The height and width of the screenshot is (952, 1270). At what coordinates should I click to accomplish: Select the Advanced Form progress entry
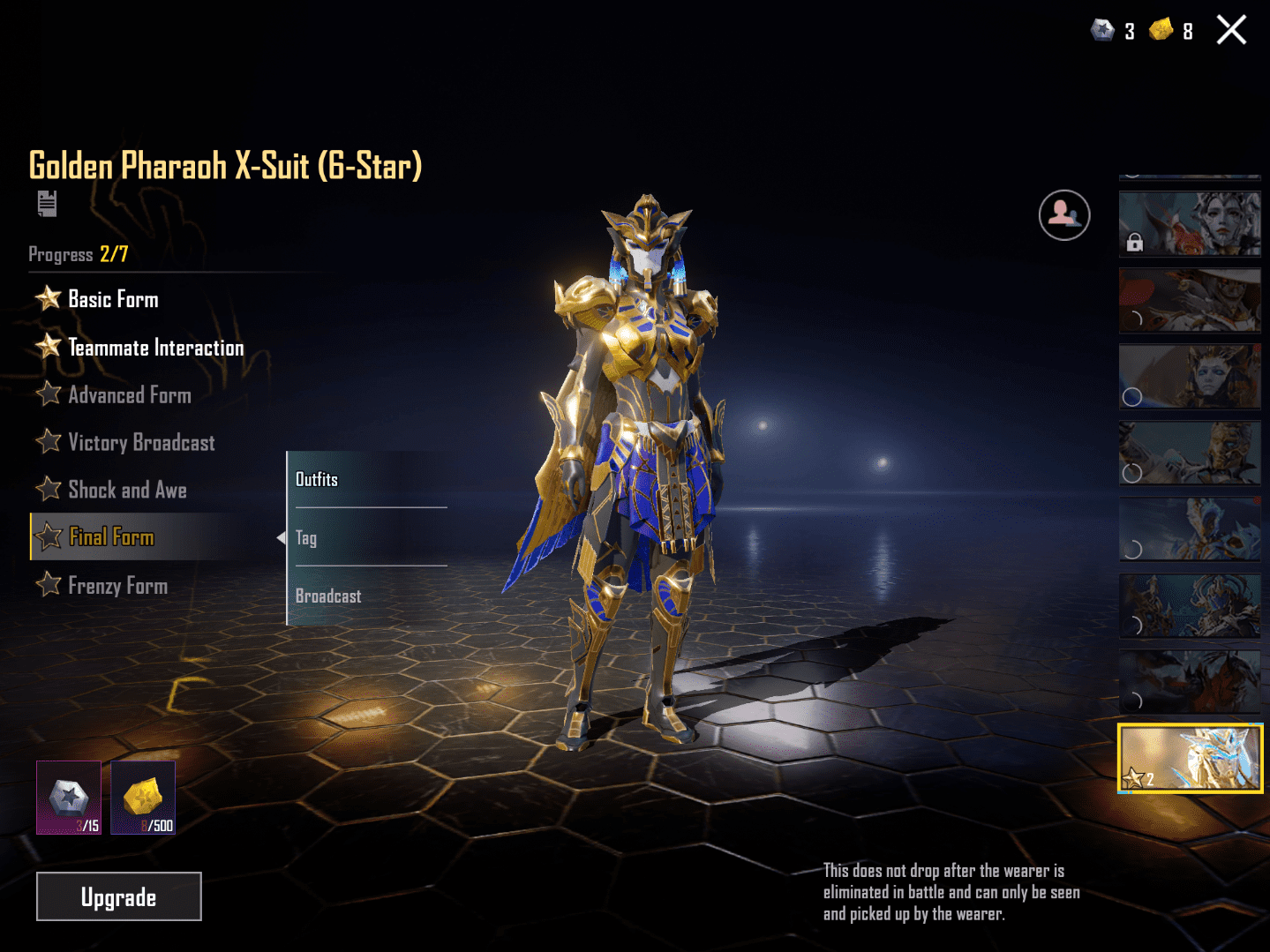[129, 394]
